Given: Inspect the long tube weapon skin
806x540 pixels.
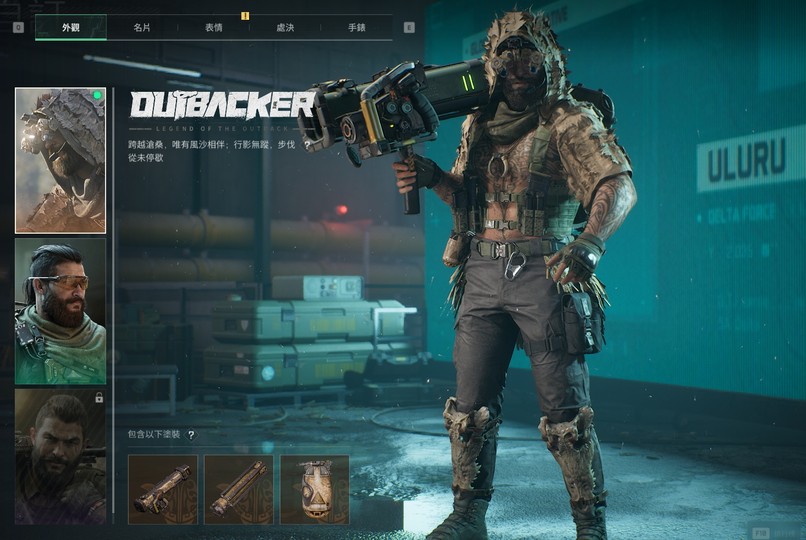Looking at the screenshot, I should click(x=239, y=490).
